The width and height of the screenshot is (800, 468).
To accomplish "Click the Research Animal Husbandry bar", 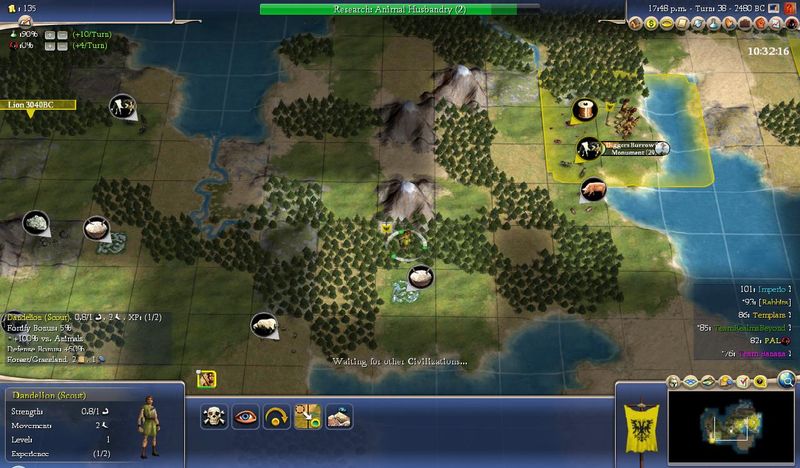I will pyautogui.click(x=399, y=9).
